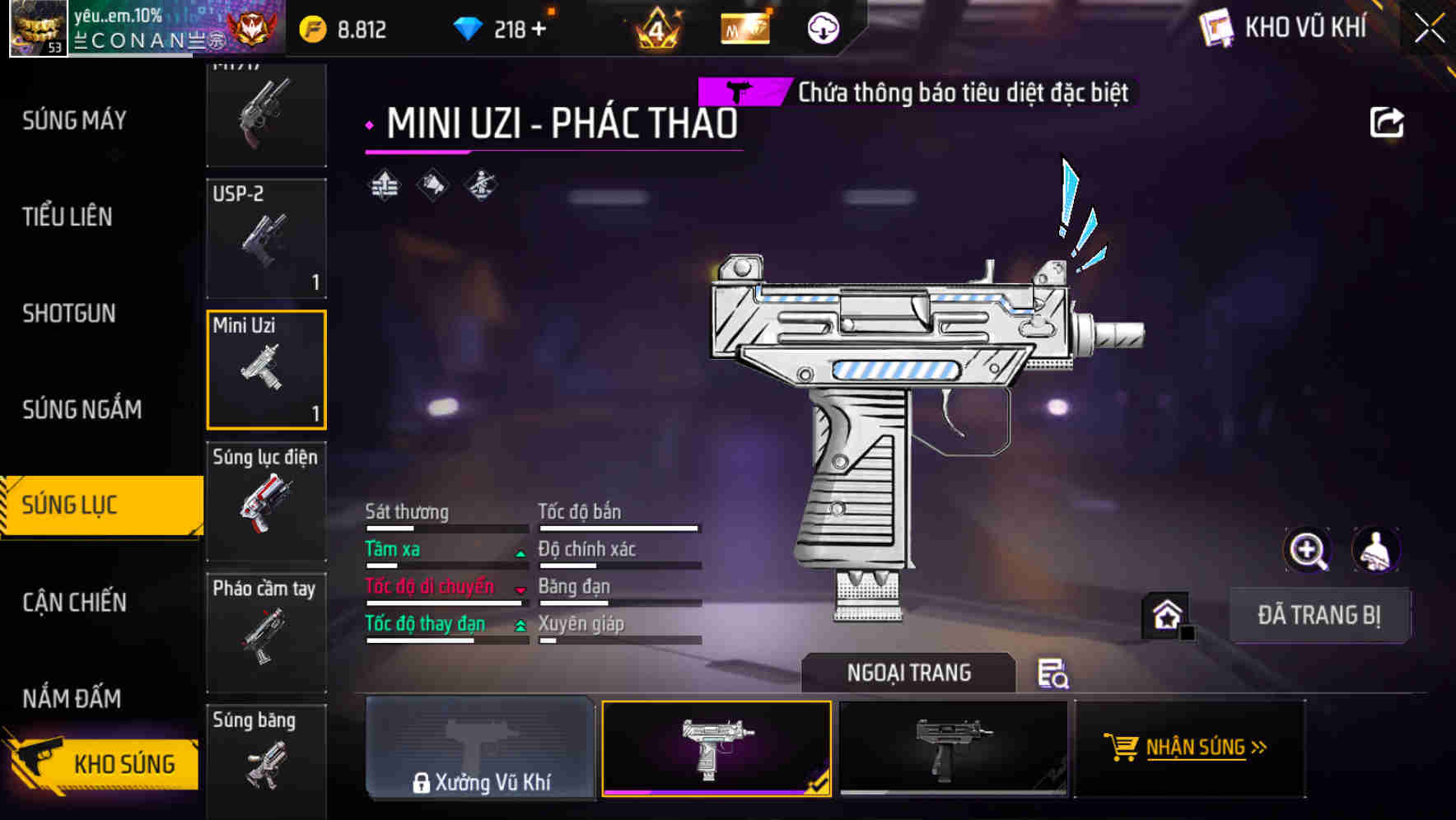
Task: Preview the skin on the character
Action: (x=1375, y=550)
